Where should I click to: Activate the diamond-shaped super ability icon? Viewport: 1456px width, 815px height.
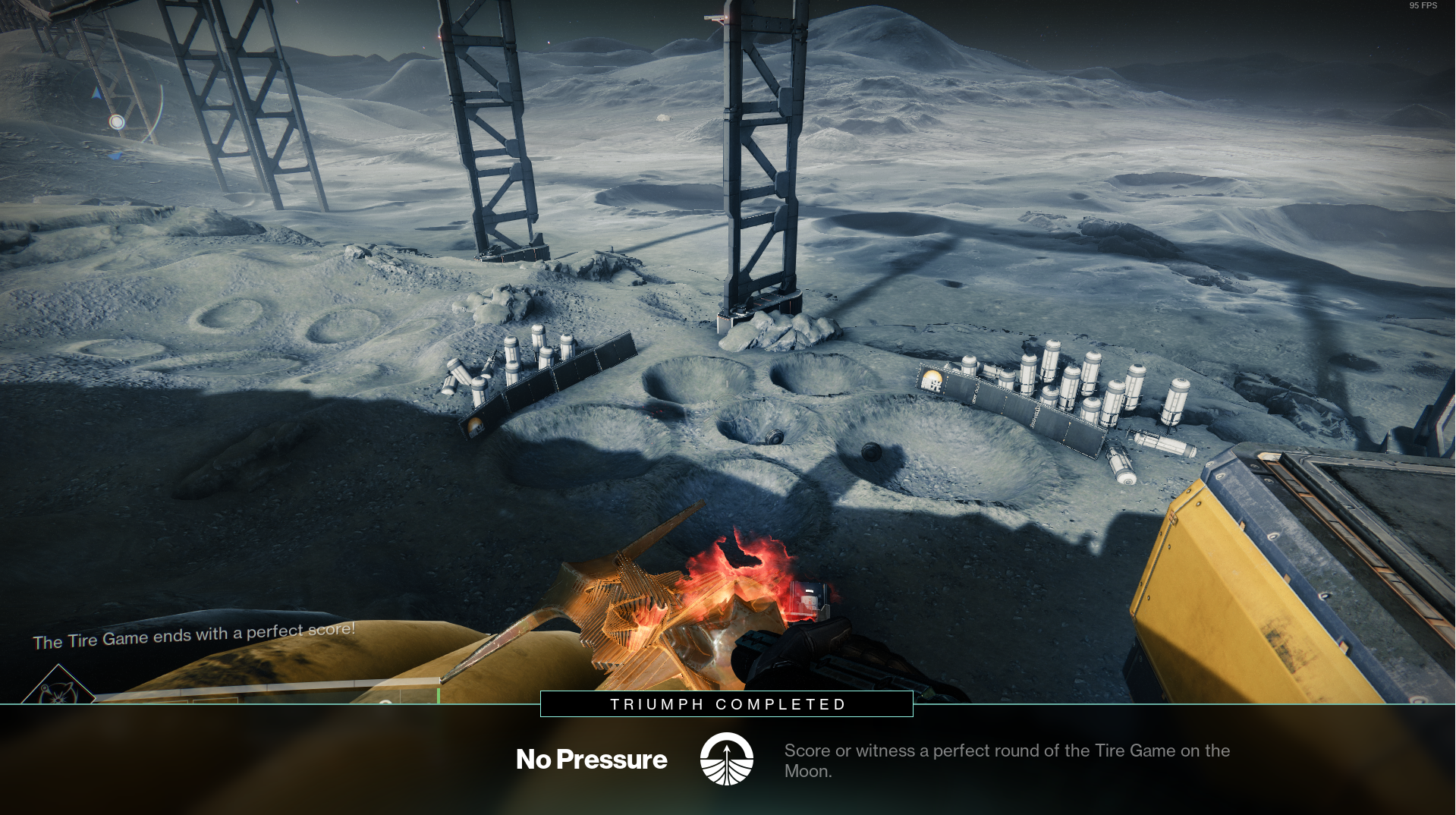pos(58,687)
